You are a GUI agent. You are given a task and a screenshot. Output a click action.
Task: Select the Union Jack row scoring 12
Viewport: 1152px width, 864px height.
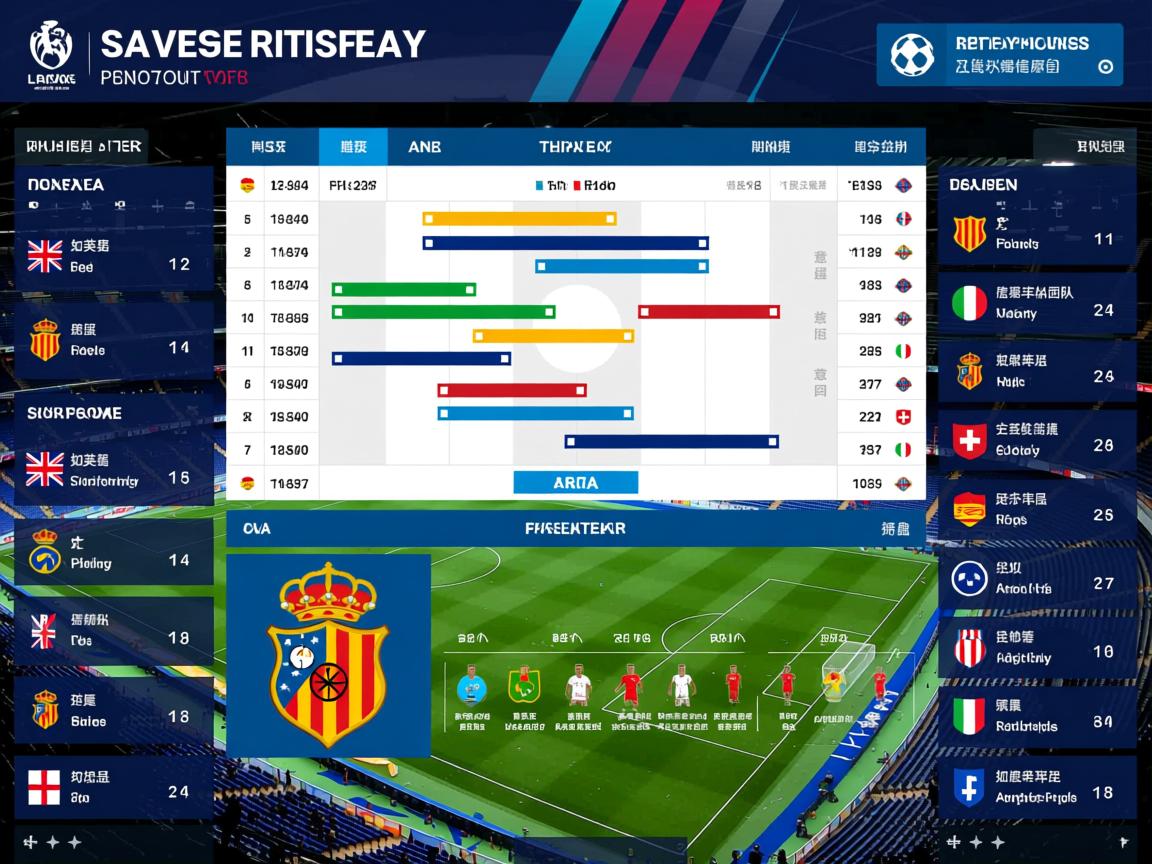[x=114, y=257]
